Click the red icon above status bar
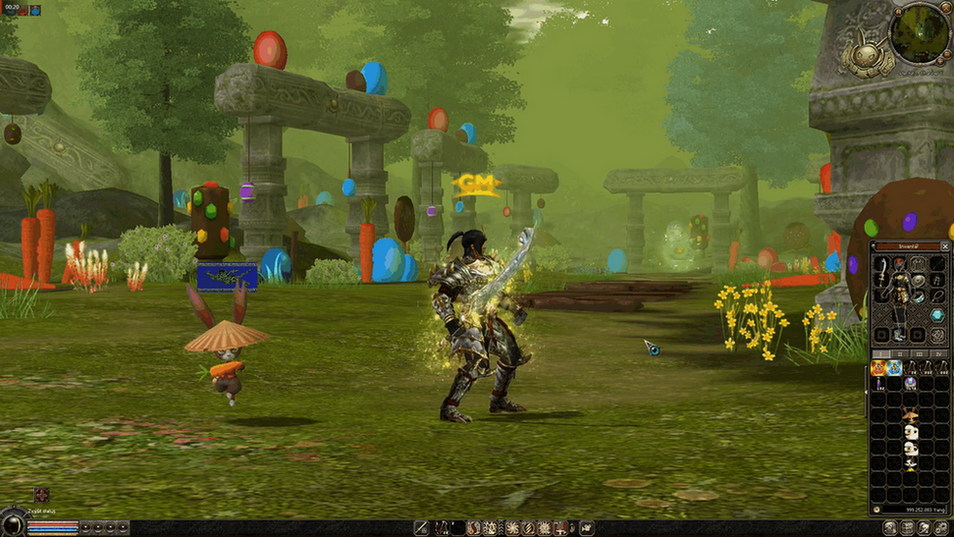954x537 pixels. 41,496
